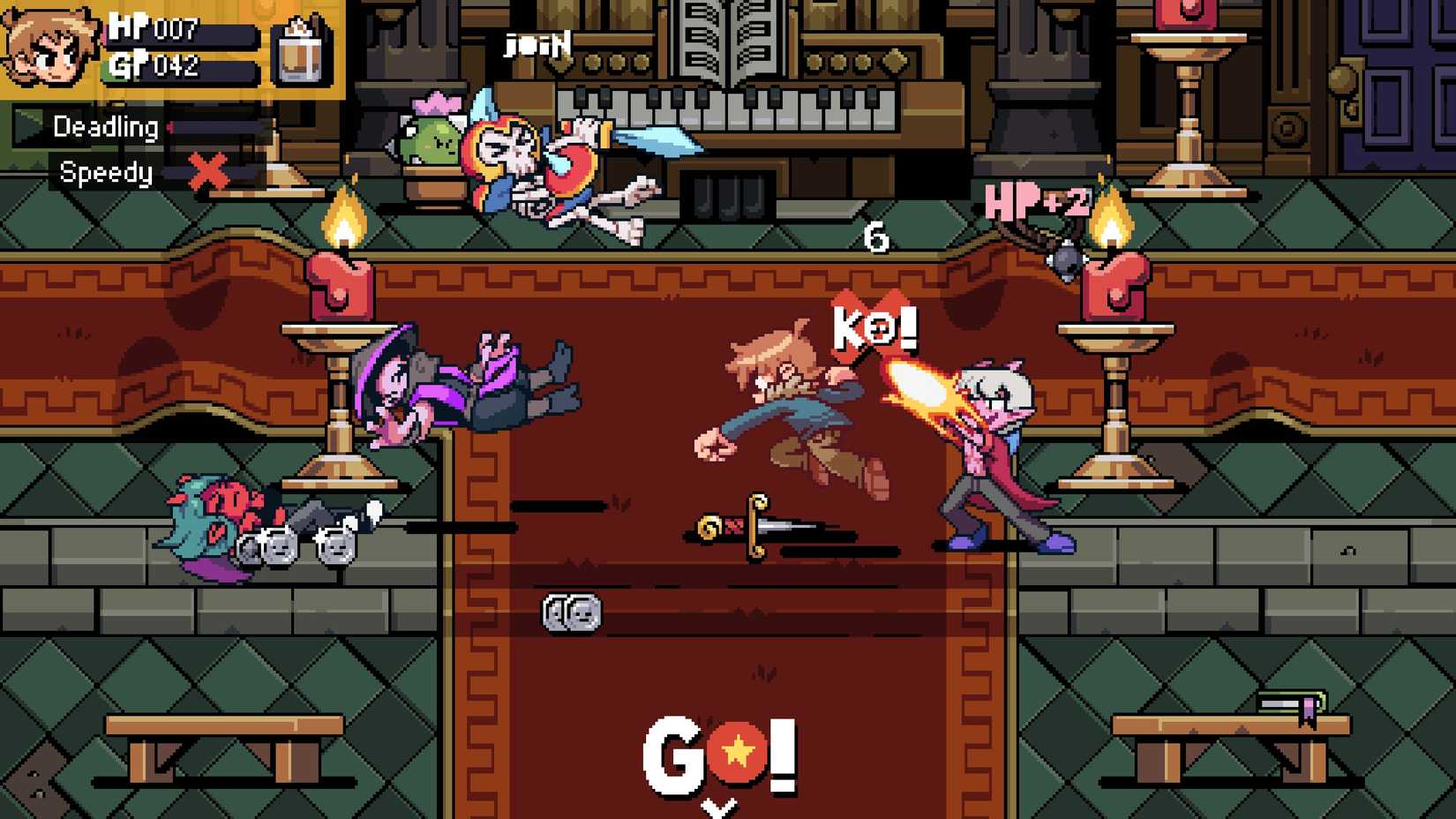Select the dagger lying on the floor
1456x819 pixels.
759,527
